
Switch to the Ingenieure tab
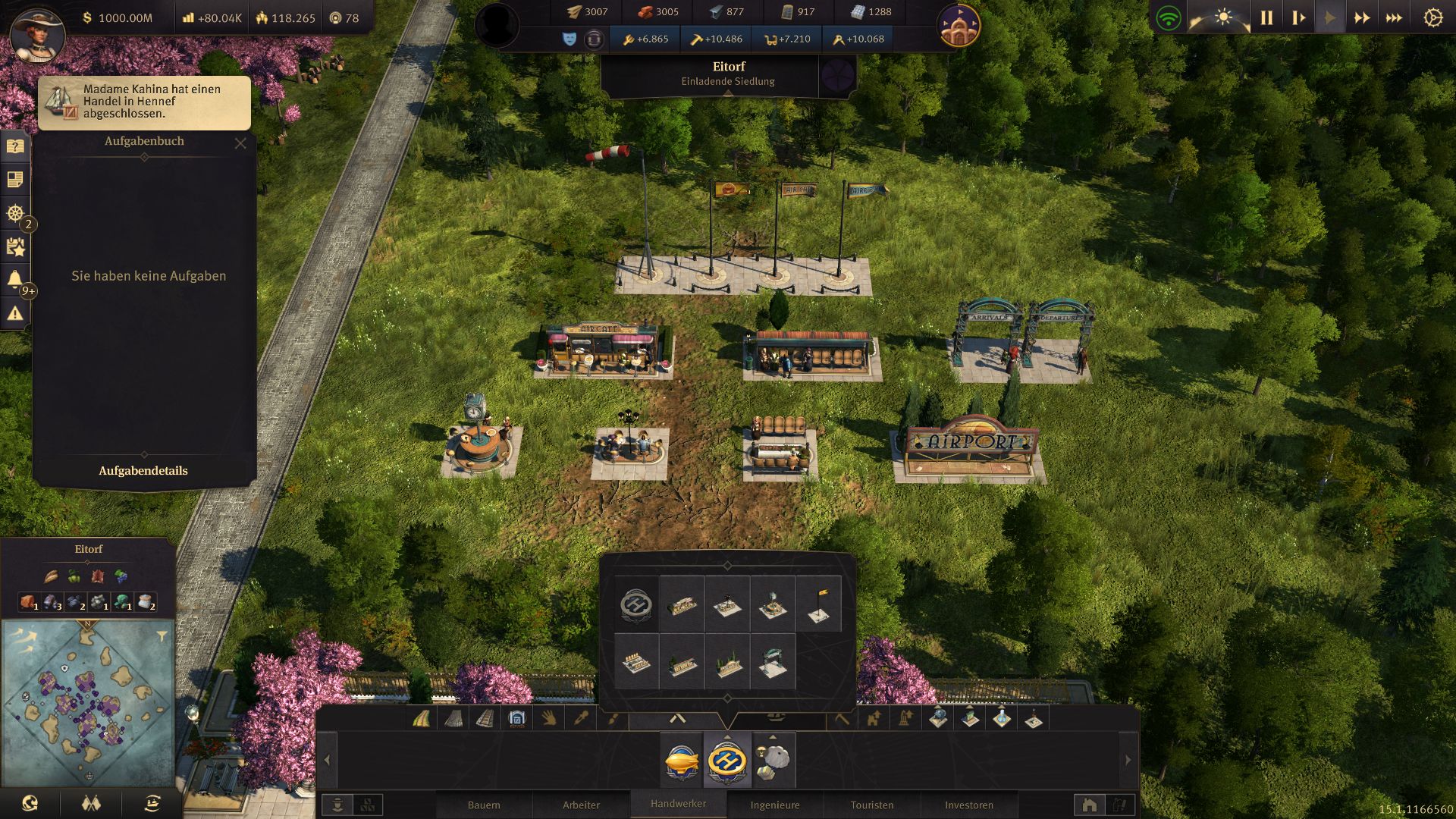pyautogui.click(x=775, y=805)
